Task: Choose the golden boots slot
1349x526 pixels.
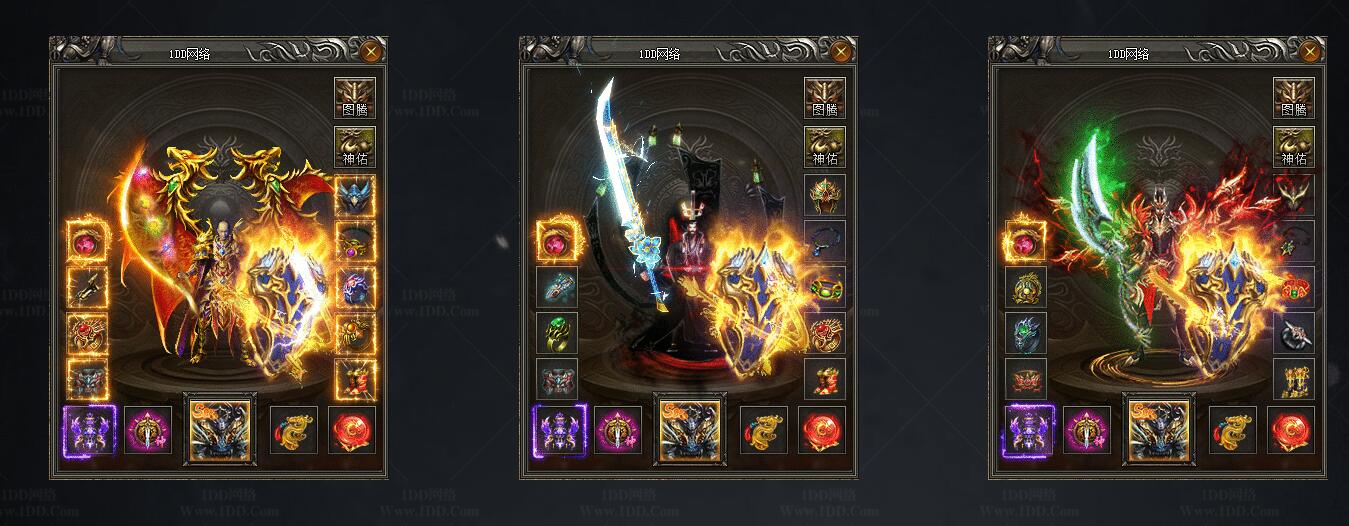Action: pyautogui.click(x=1293, y=379)
